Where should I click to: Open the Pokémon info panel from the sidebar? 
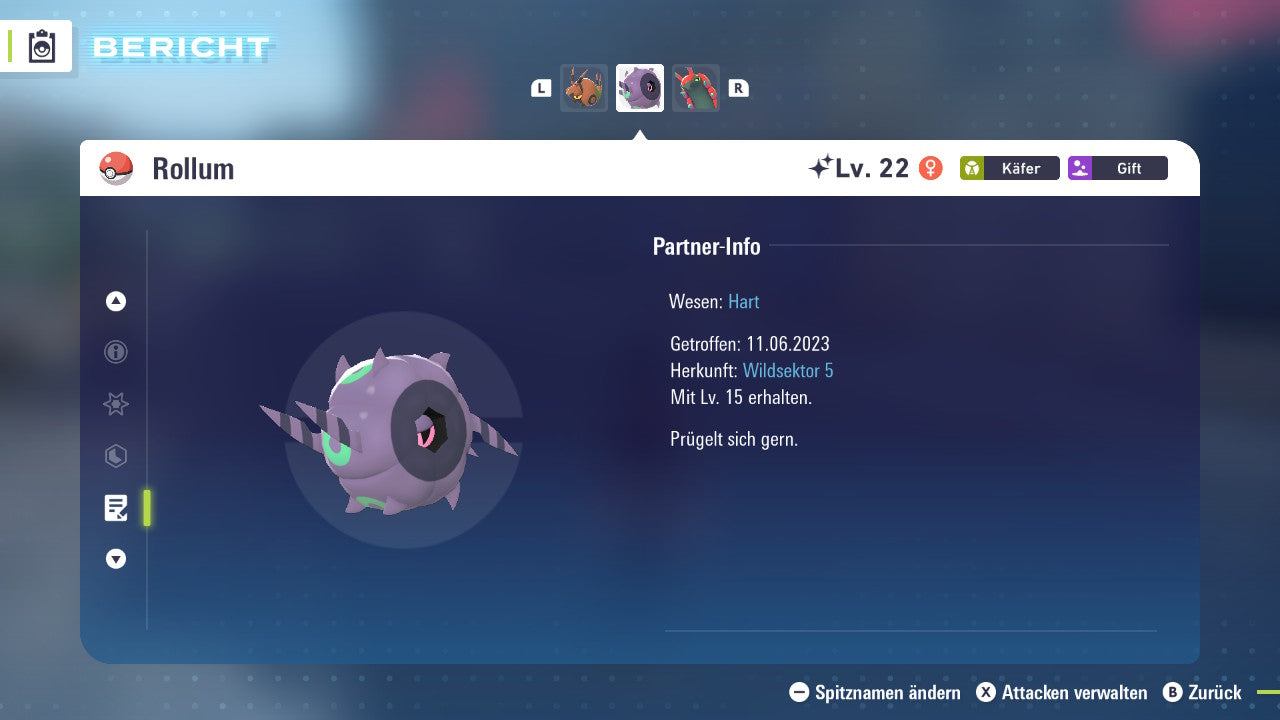[x=115, y=352]
